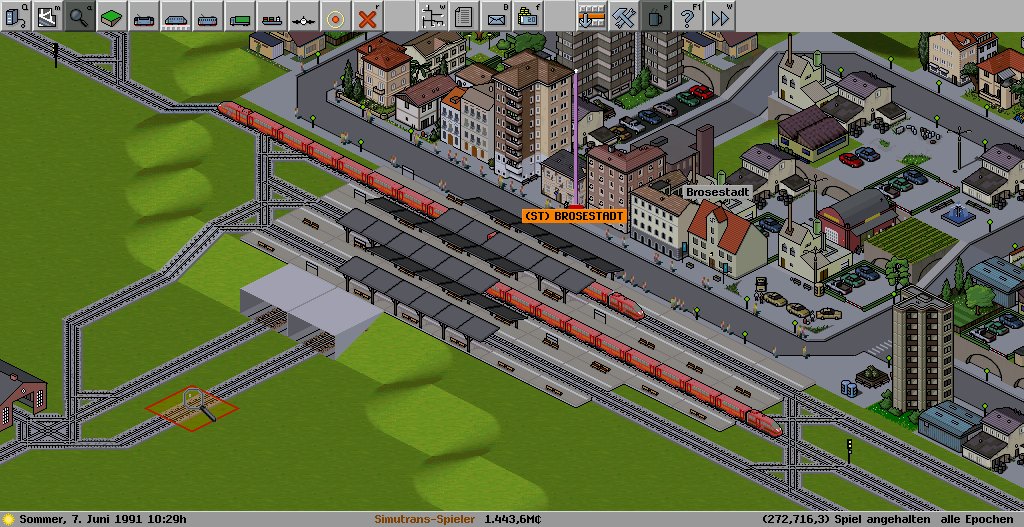This screenshot has width=1024, height=527.
Task: Open the document lists window
Action: 463,16
